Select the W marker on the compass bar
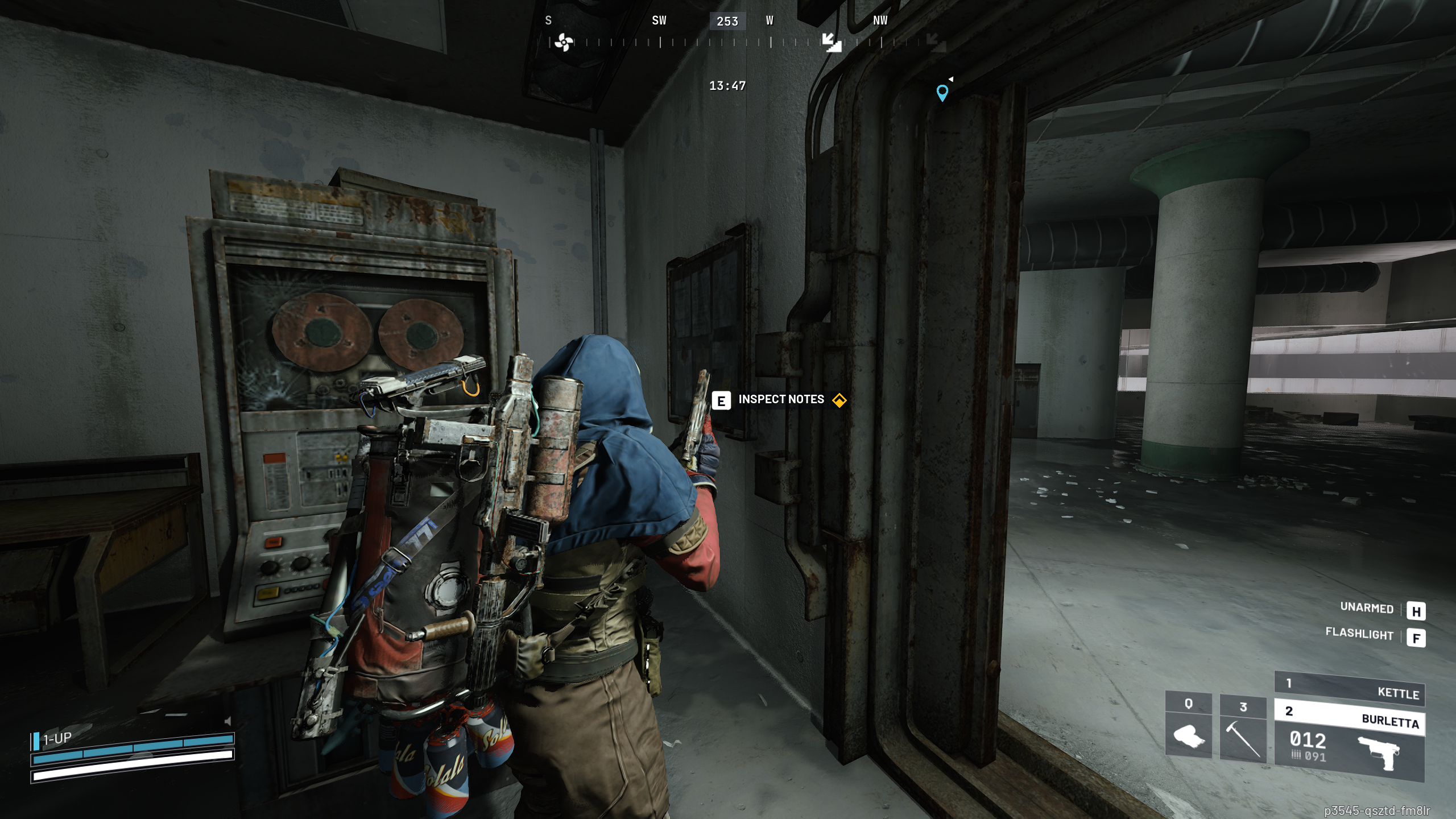This screenshot has width=1456, height=819. tap(770, 21)
